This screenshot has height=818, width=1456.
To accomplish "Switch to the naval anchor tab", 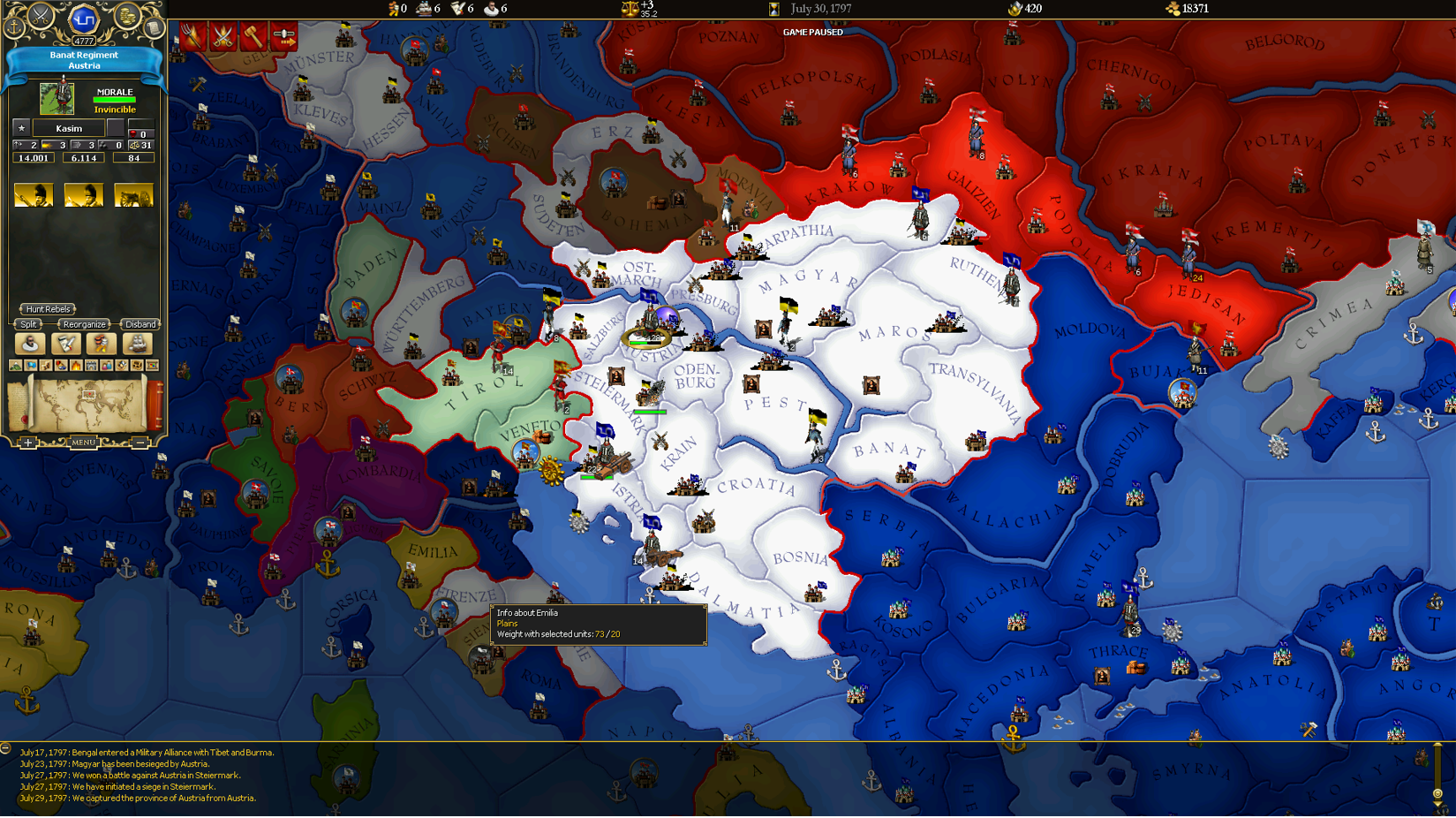I will tap(13, 27).
